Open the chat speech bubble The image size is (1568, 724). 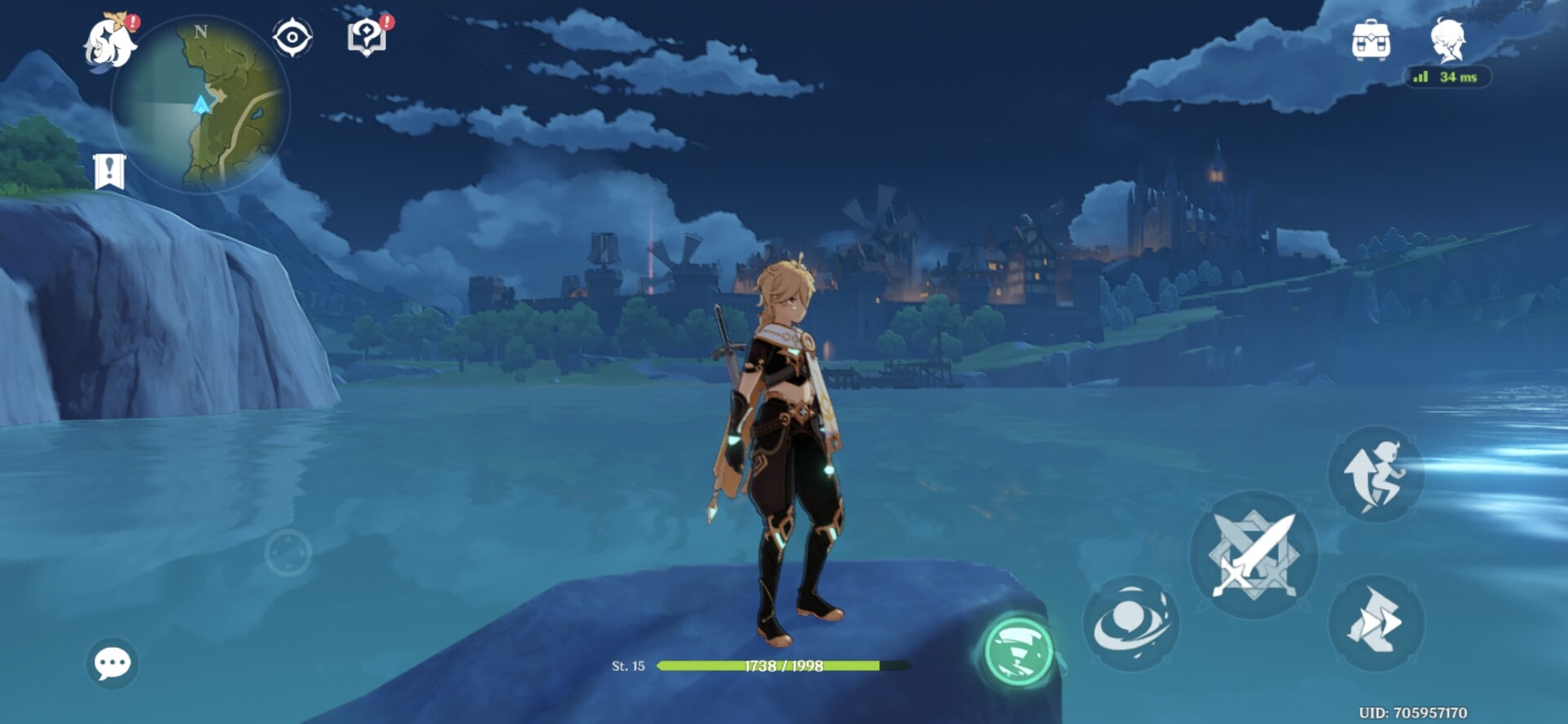coord(112,663)
